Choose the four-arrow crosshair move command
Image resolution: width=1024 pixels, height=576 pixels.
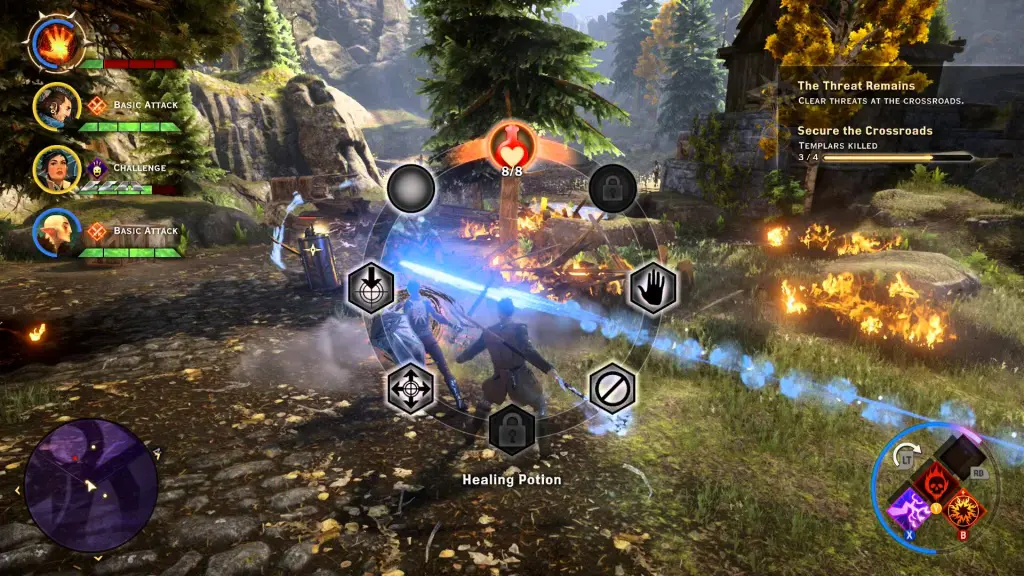411,387
